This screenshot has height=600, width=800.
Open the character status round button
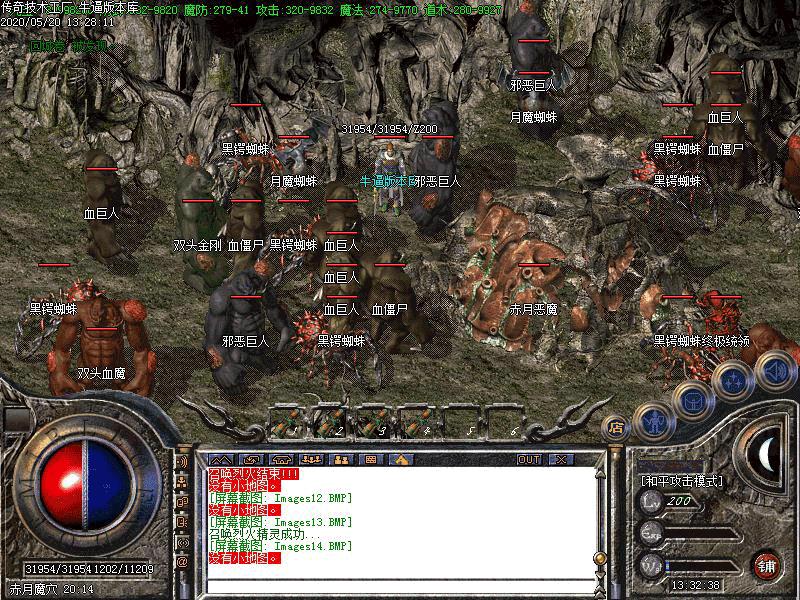[654, 419]
